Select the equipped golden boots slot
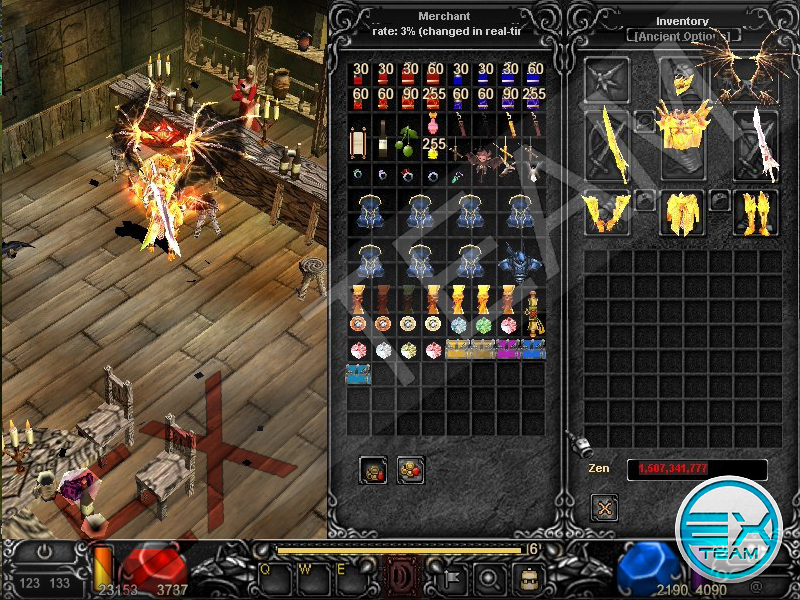Viewport: 800px width, 600px height. (756, 211)
